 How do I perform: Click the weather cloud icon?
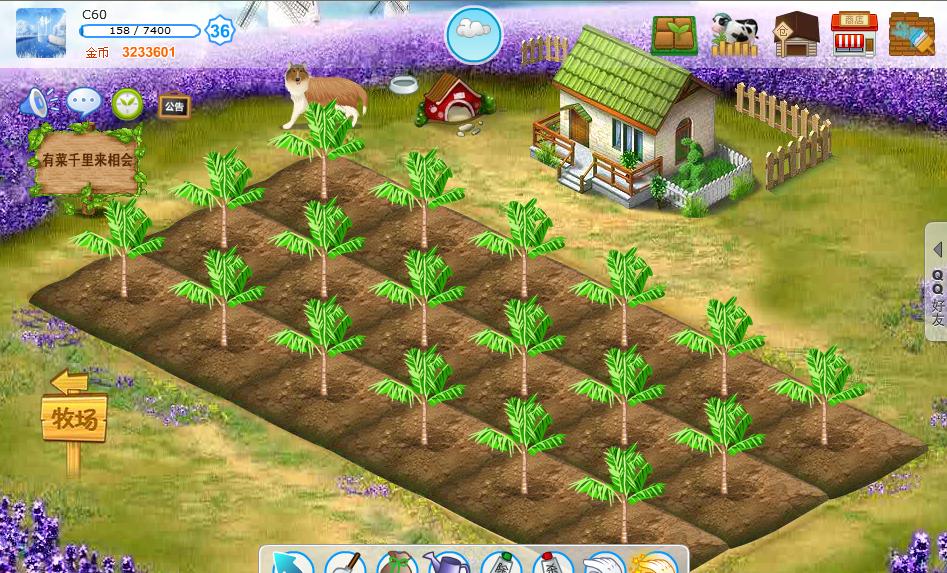(x=473, y=33)
